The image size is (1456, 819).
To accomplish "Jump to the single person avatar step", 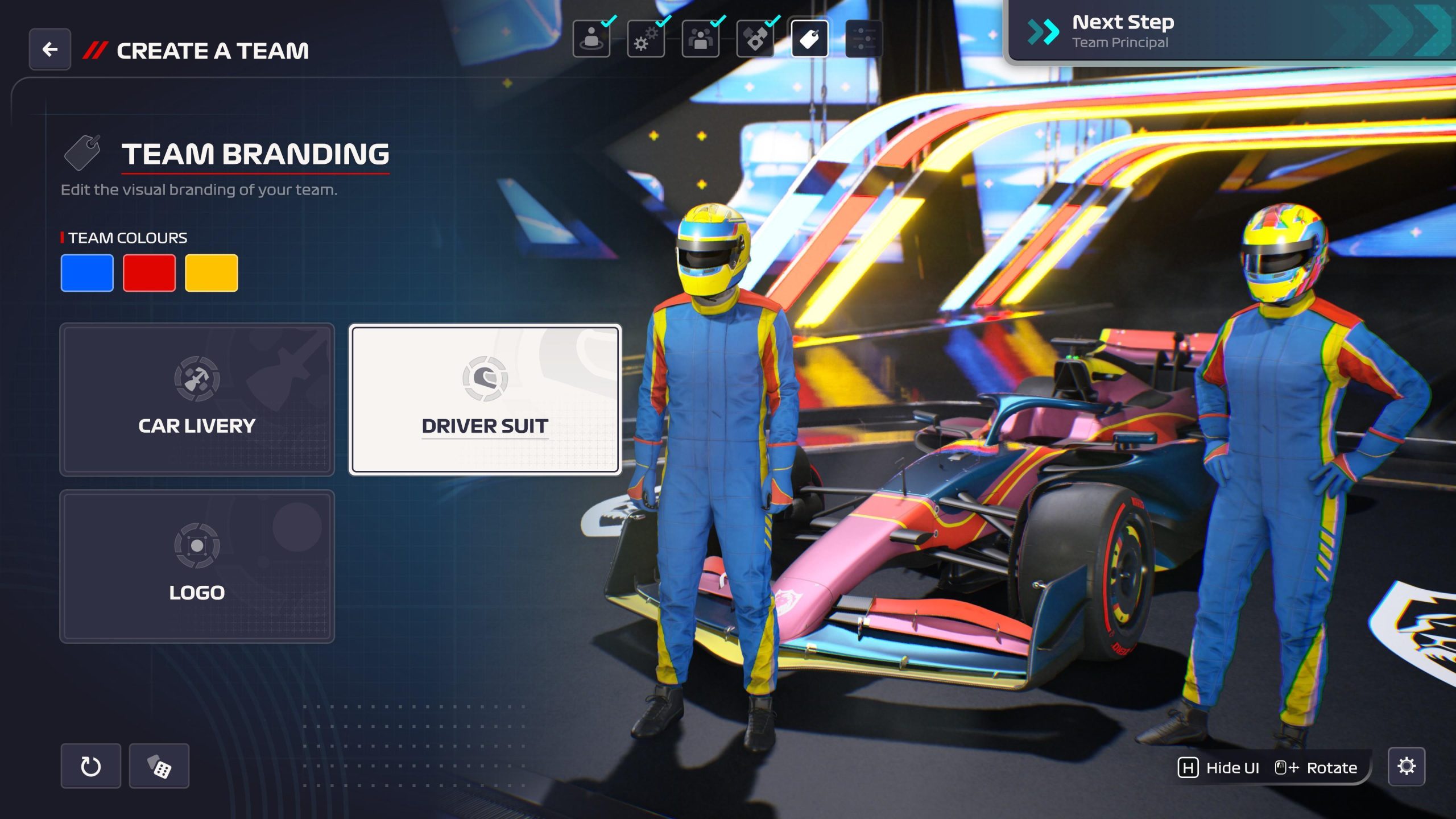I will pyautogui.click(x=591, y=39).
